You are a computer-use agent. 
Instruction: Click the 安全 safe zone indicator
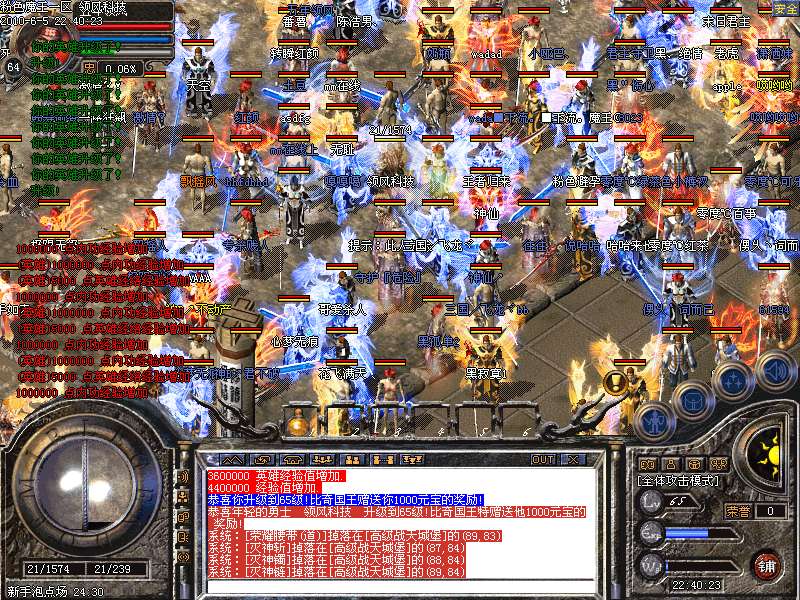pyautogui.click(x=785, y=8)
